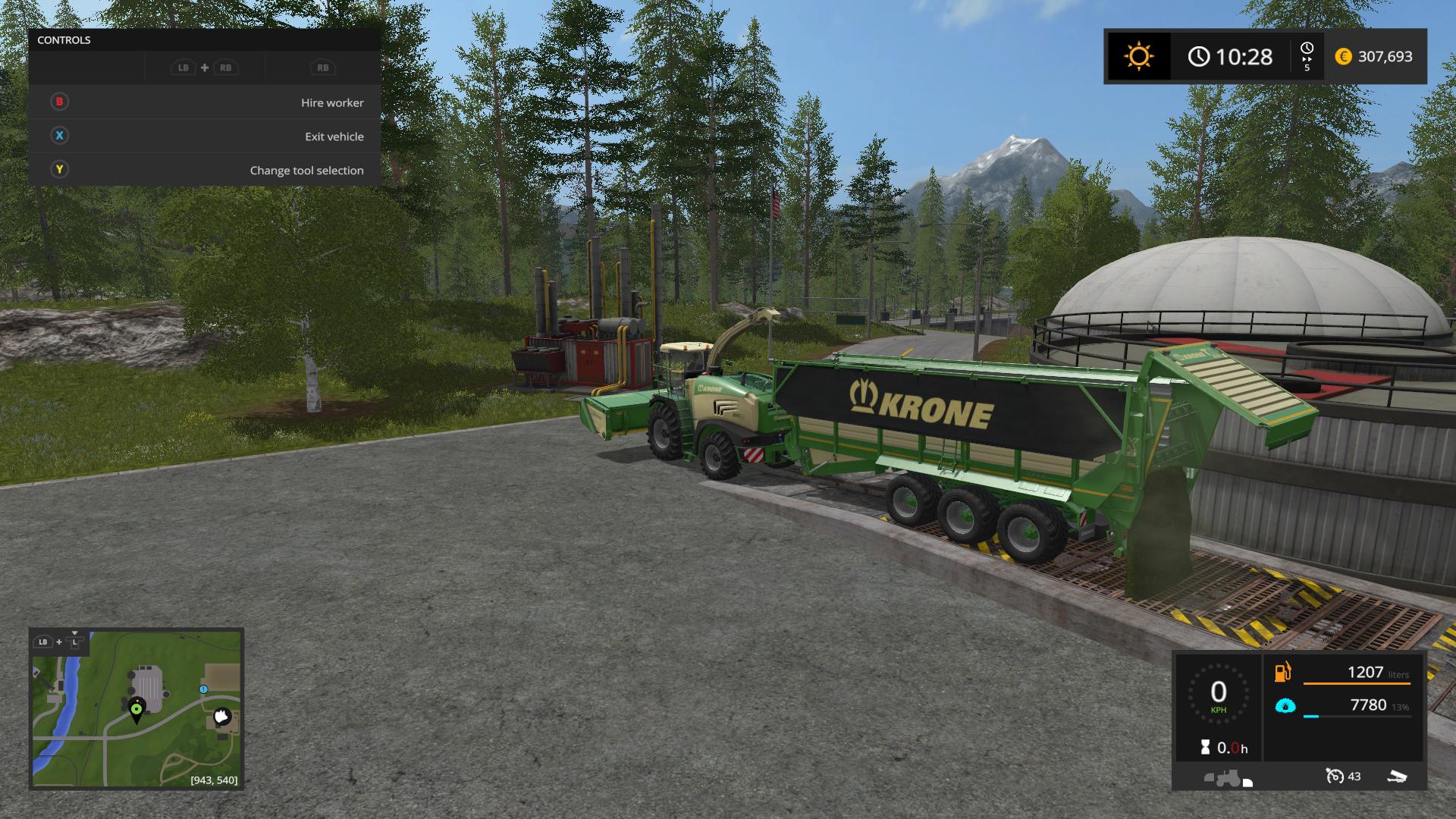
Task: Open the minimap
Action: click(x=136, y=708)
